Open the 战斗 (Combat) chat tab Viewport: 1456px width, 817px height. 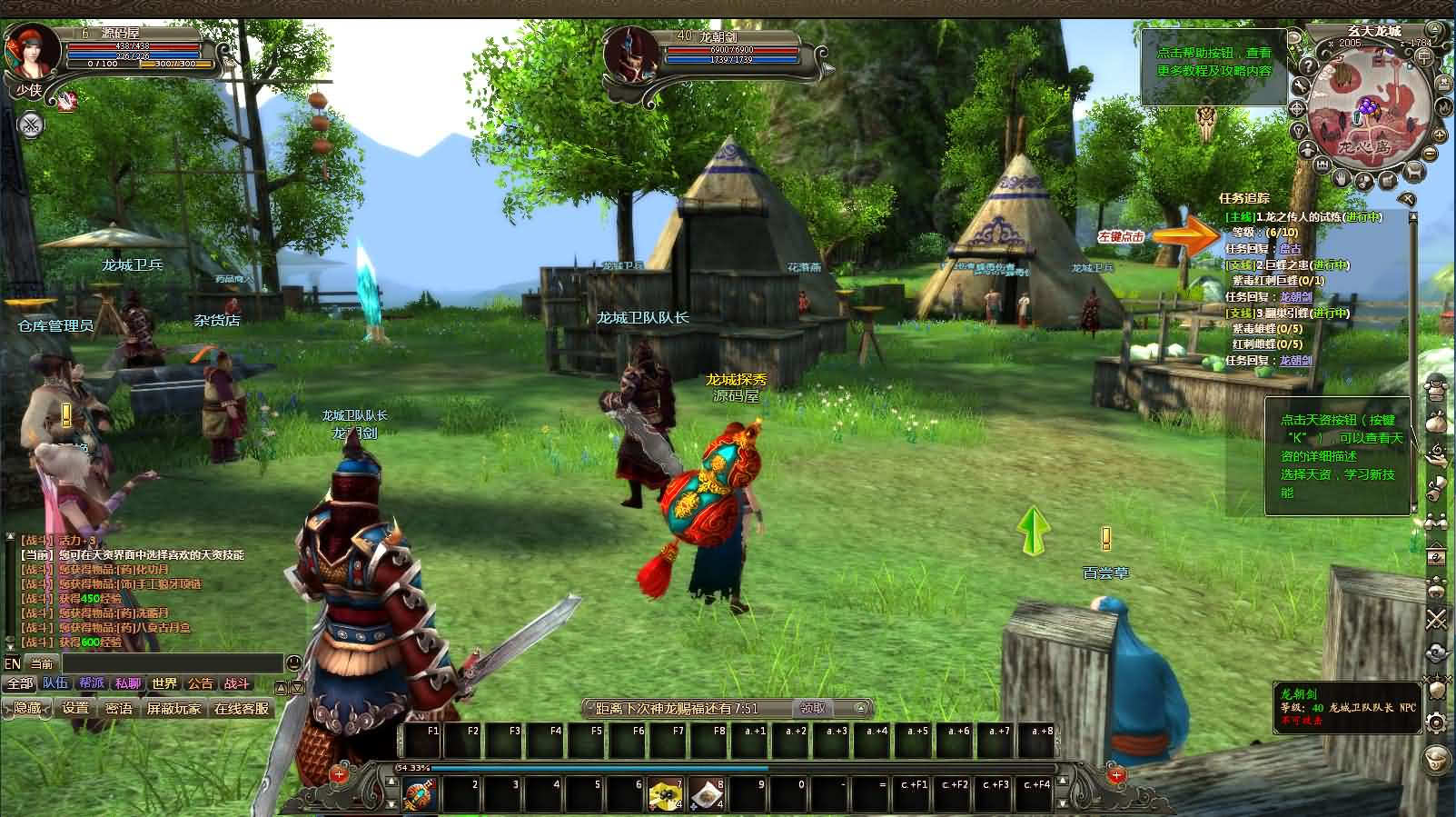tap(236, 683)
